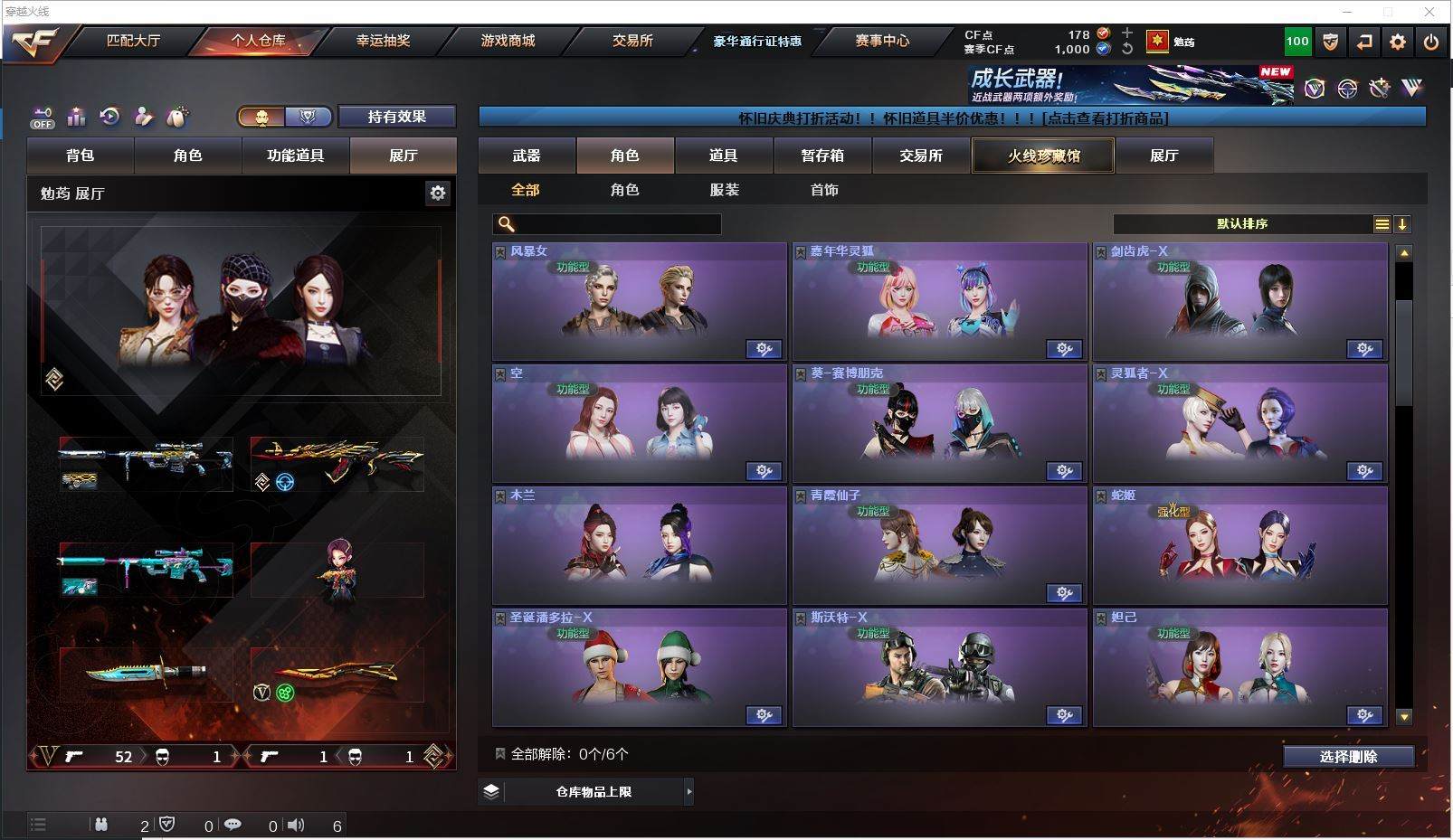Select the 火线珍藏馆 collection tab
The image size is (1453, 840).
coord(1043,156)
